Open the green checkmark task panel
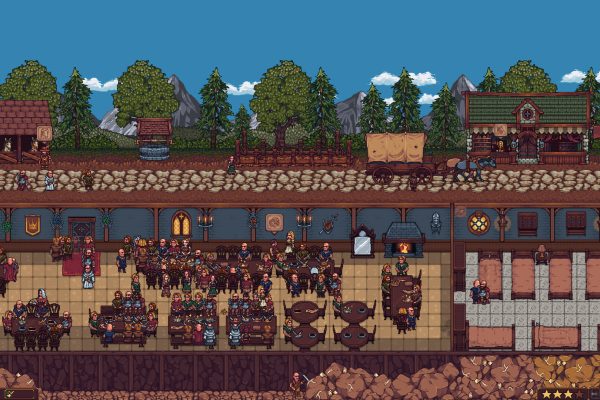600x400 pixels. pos(17,394)
